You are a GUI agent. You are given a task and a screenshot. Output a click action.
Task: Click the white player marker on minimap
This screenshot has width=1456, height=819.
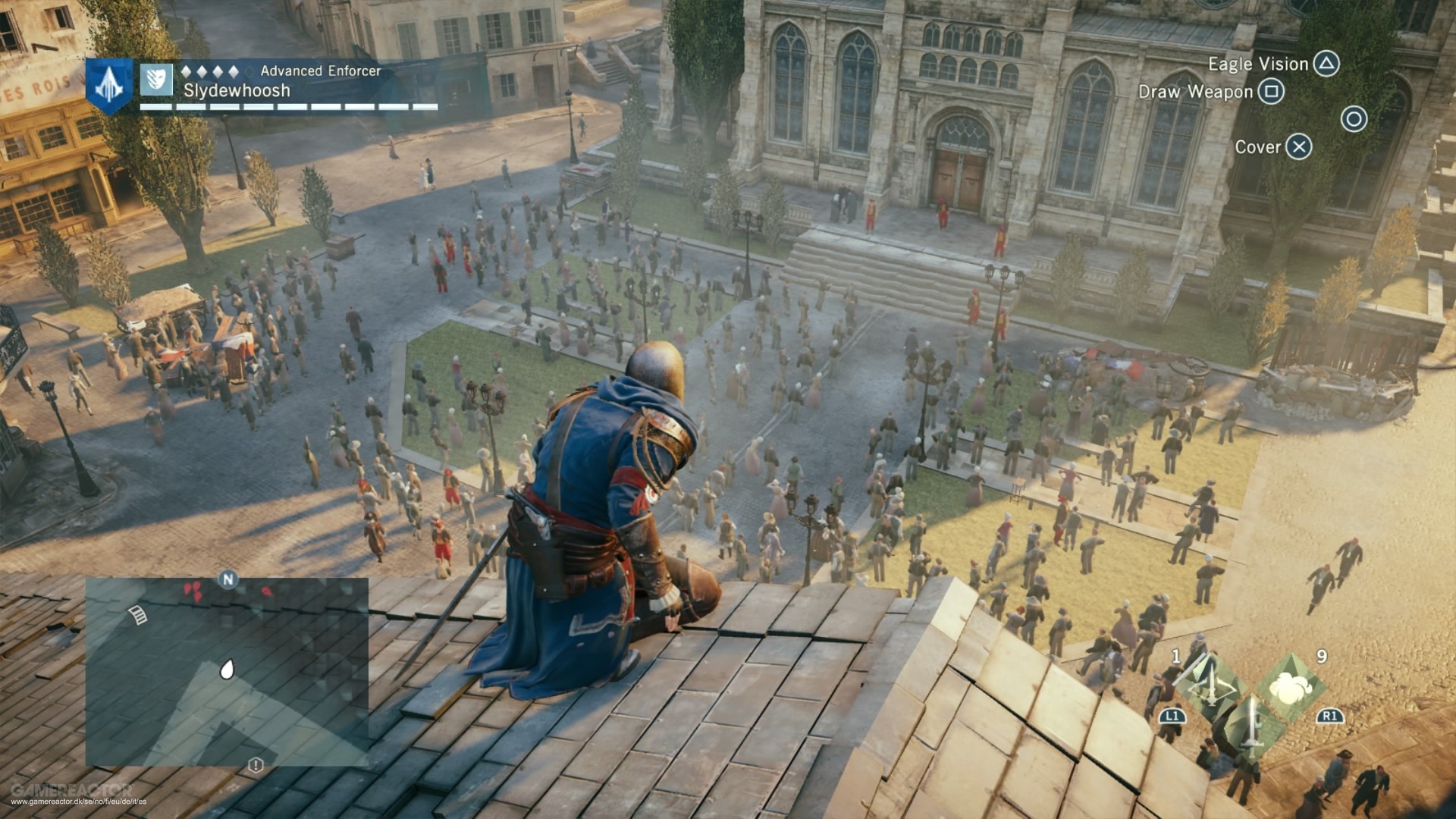[x=226, y=669]
